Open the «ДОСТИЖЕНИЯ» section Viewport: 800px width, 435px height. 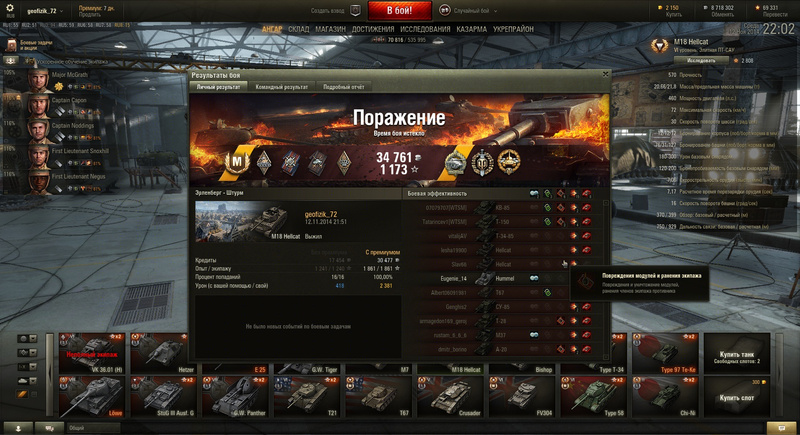[373, 29]
